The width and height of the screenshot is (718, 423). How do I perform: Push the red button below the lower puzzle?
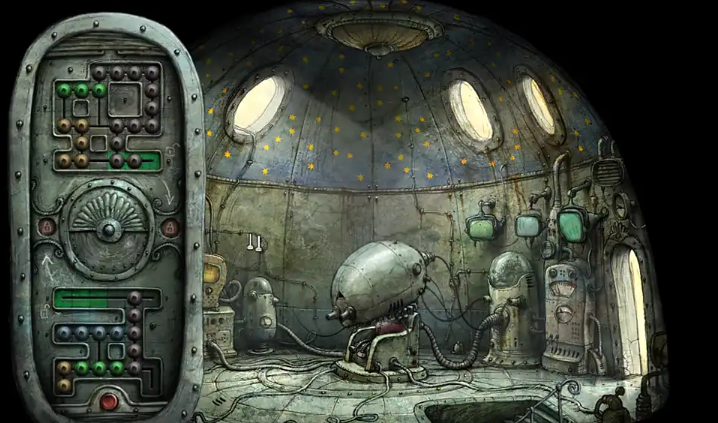108,402
